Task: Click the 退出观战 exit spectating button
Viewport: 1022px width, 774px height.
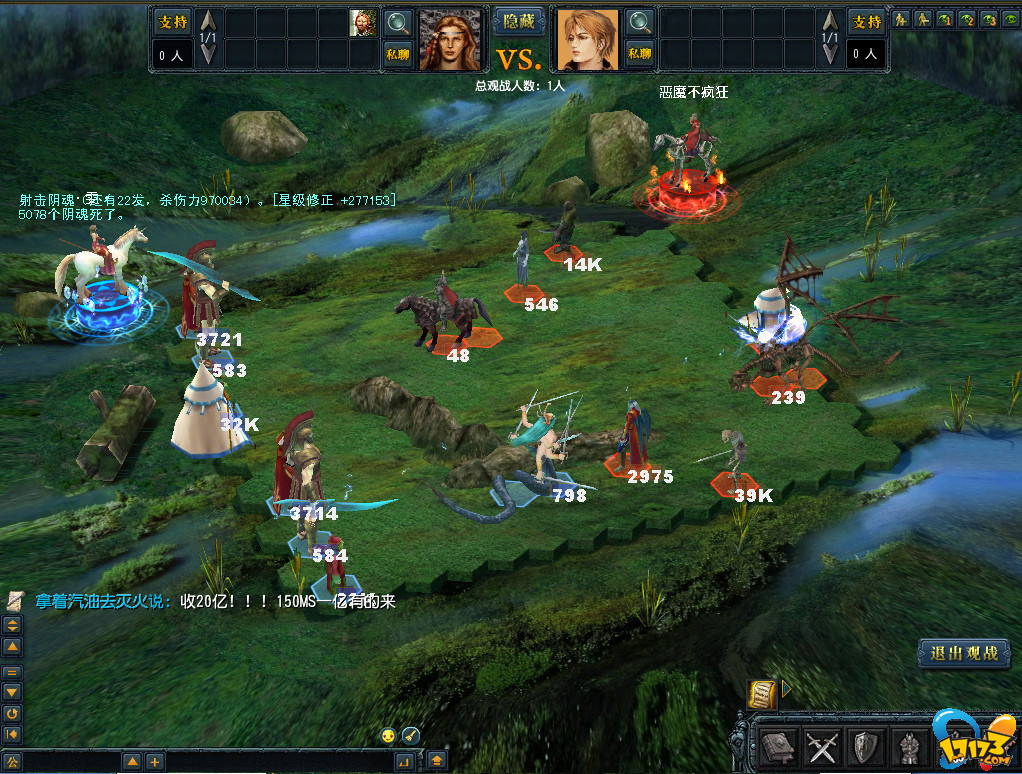Action: tap(964, 653)
